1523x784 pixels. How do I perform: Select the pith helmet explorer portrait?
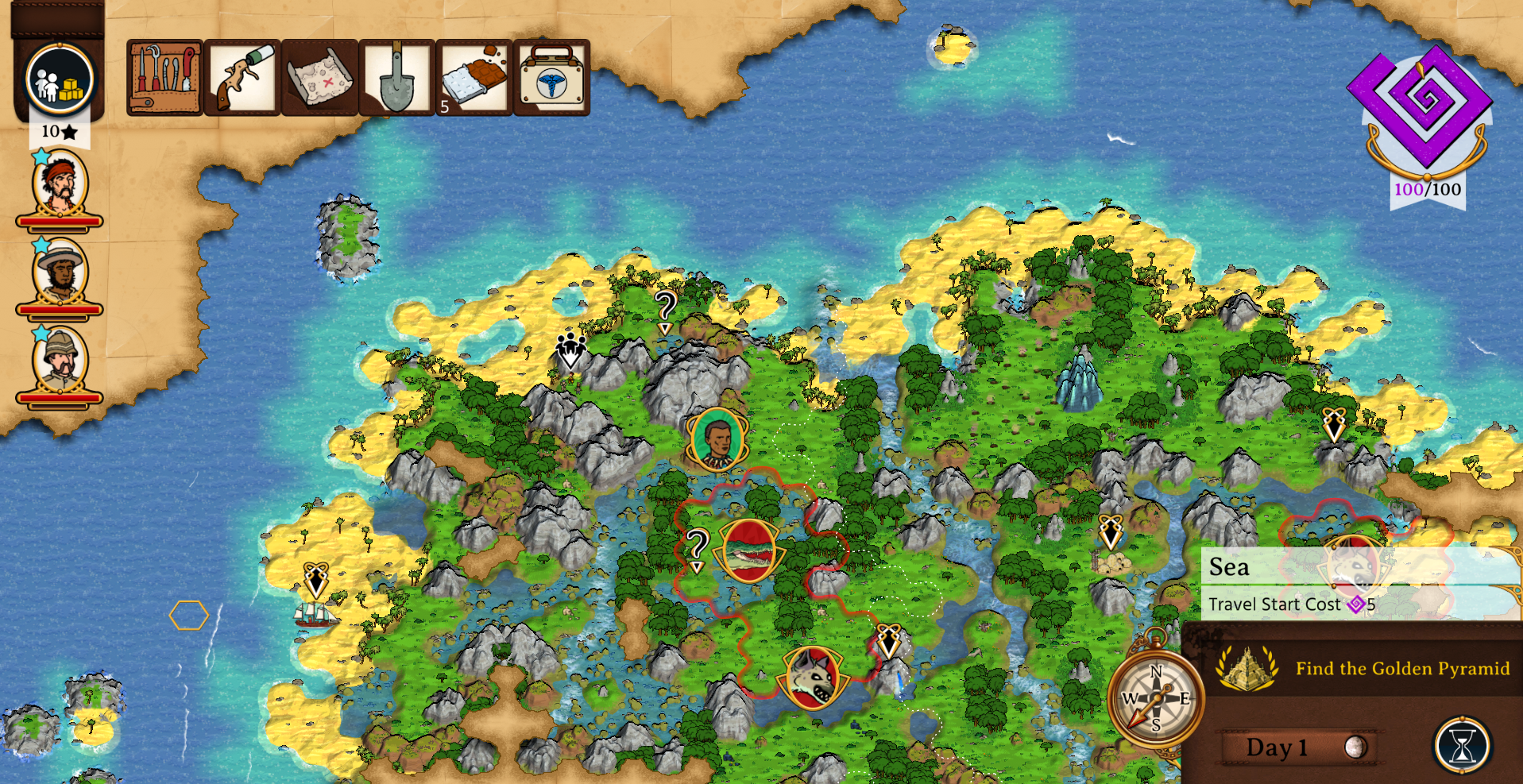[x=60, y=361]
